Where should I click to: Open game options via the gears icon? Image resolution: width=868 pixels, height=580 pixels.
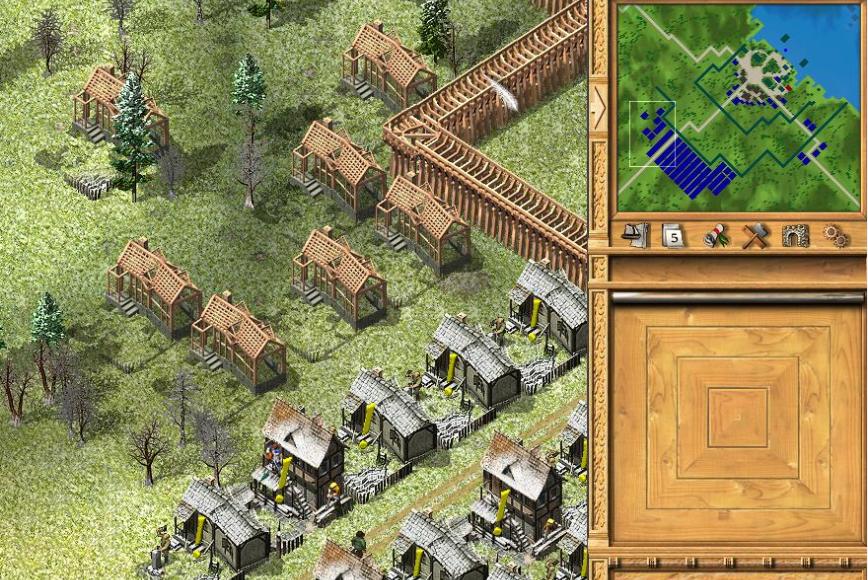(x=835, y=236)
